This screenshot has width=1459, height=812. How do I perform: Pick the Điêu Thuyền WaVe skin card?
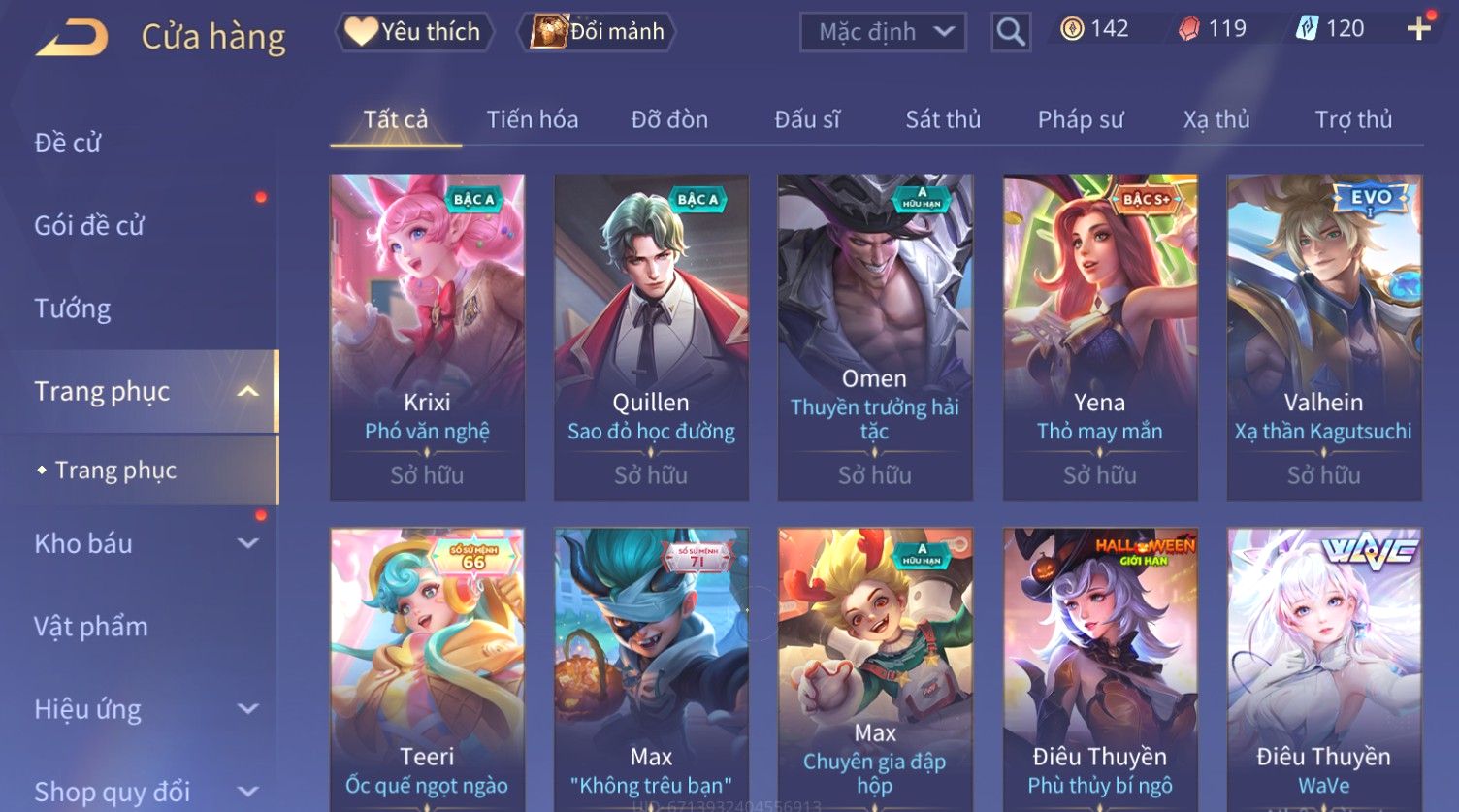(x=1323, y=669)
